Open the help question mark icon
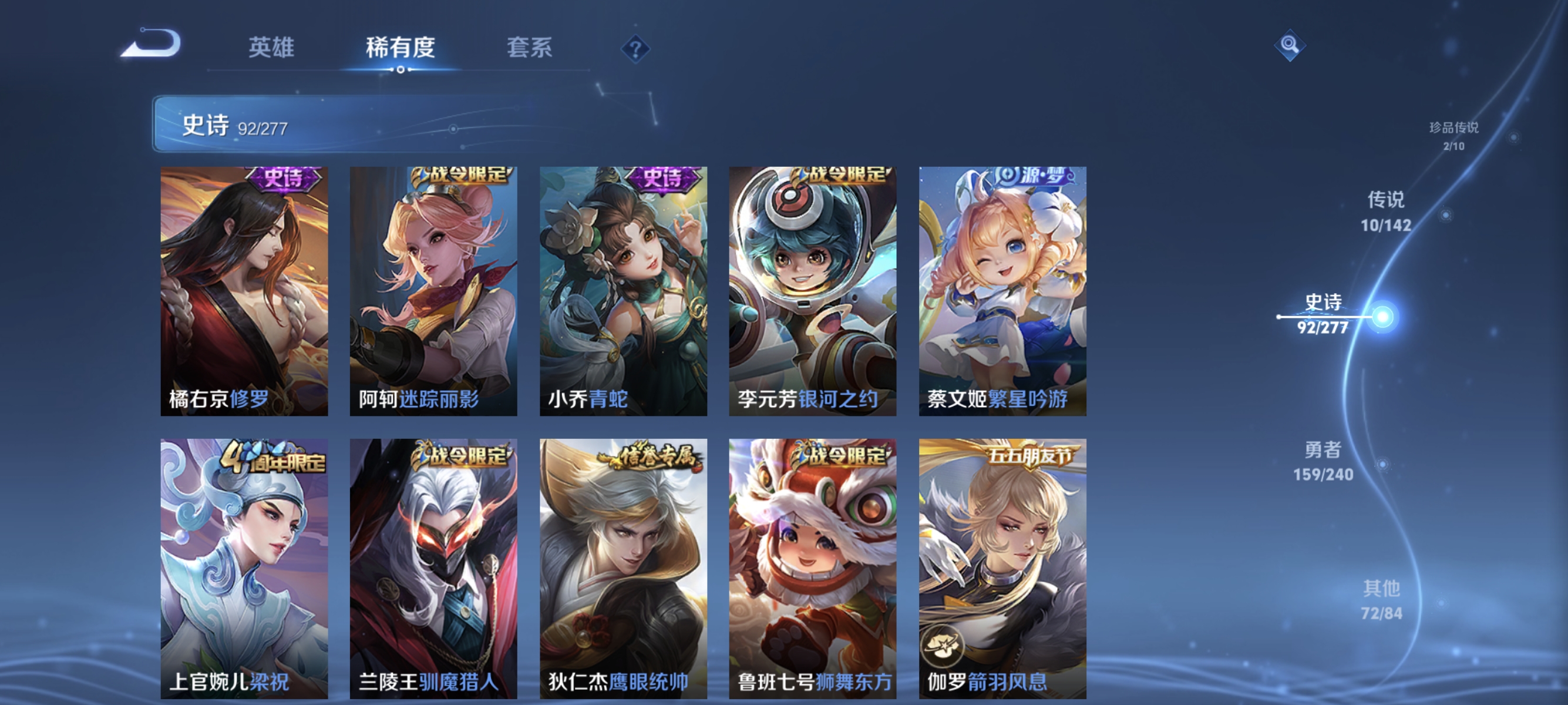Screen dimensions: 1568x705 coord(635,48)
